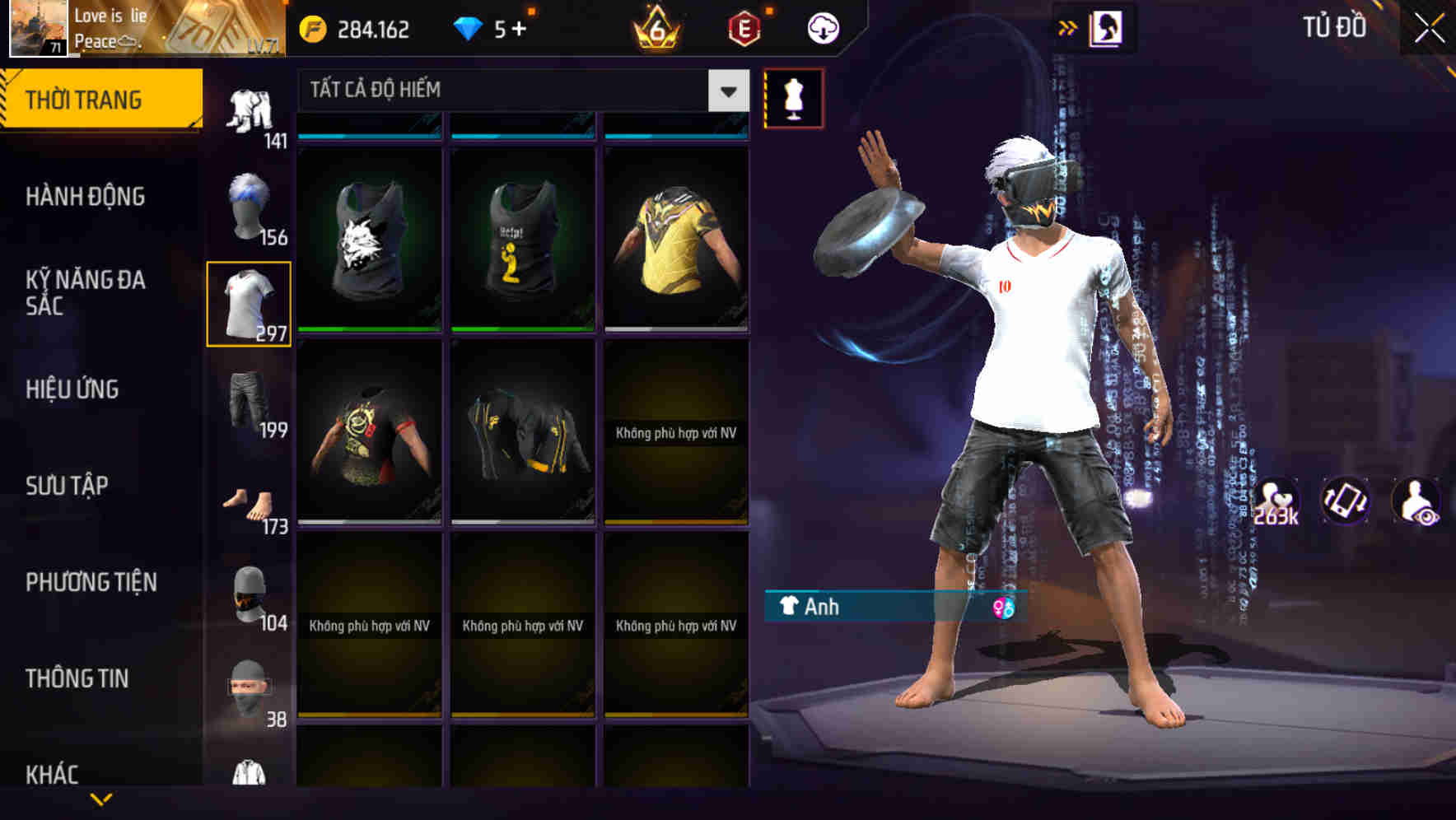Viewport: 1456px width, 820px height.
Task: Click the mannequin outfit preview icon
Action: pos(793,98)
